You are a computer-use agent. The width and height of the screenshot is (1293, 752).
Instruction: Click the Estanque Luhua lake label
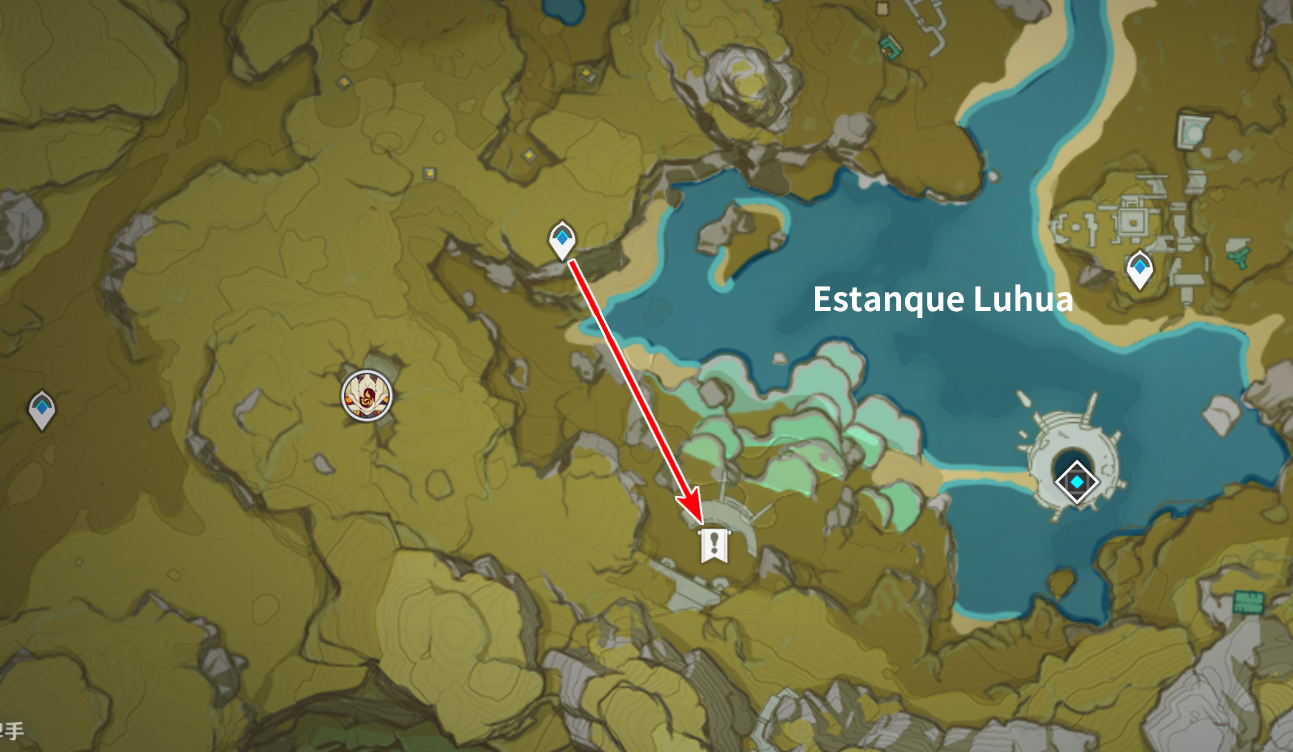click(x=942, y=299)
